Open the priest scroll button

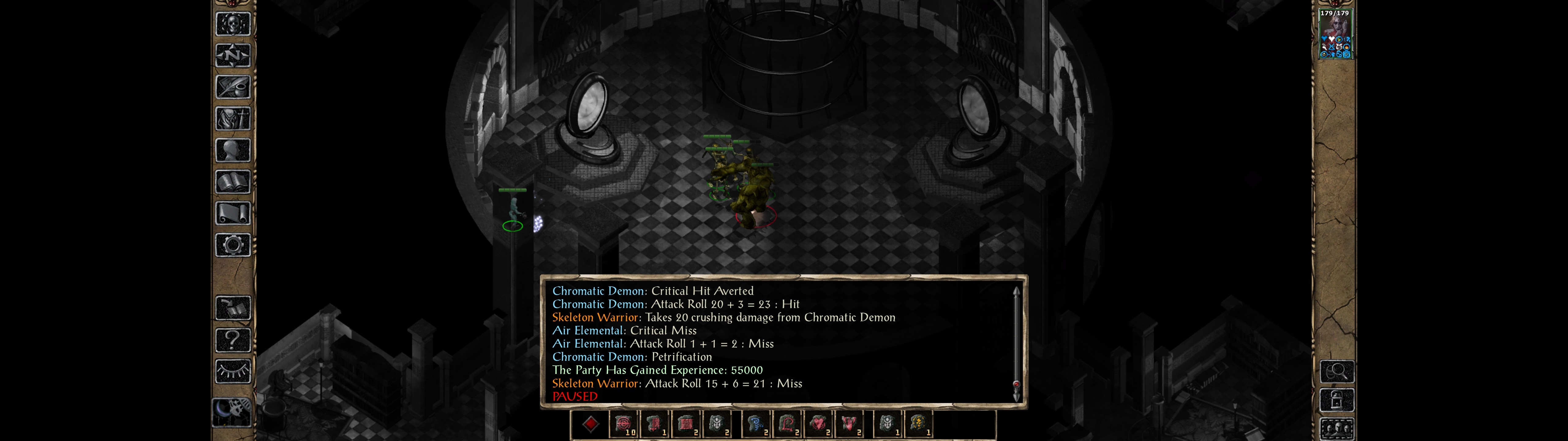tap(232, 213)
